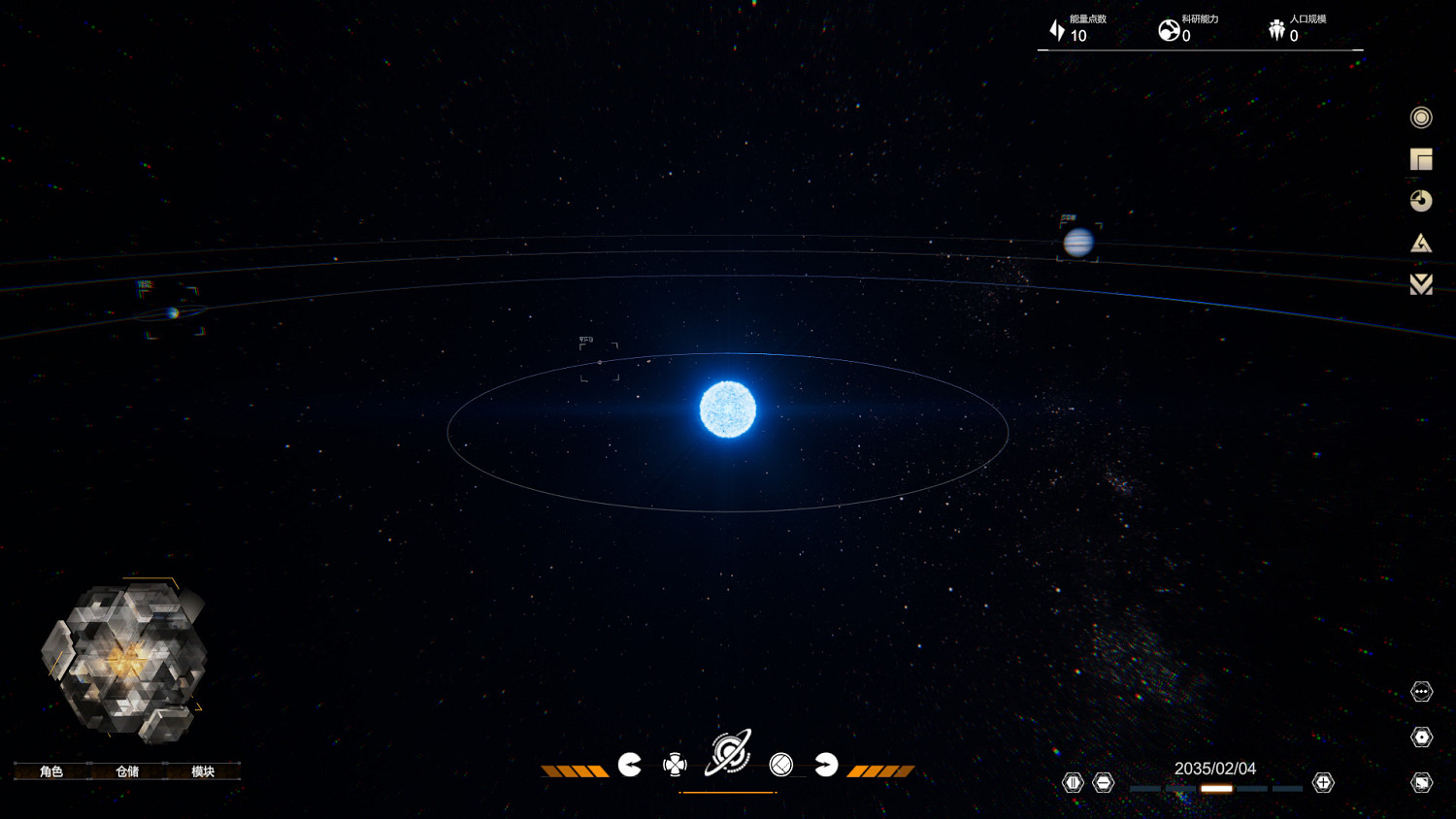Open the slashed circle icon beside the planet emblem

(781, 765)
